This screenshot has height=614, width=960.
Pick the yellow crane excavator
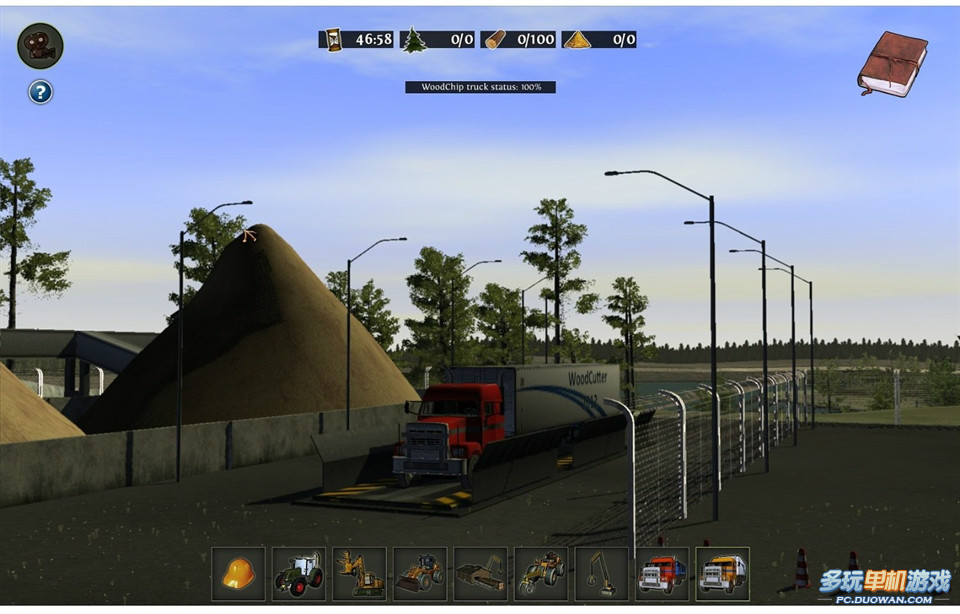(x=601, y=573)
